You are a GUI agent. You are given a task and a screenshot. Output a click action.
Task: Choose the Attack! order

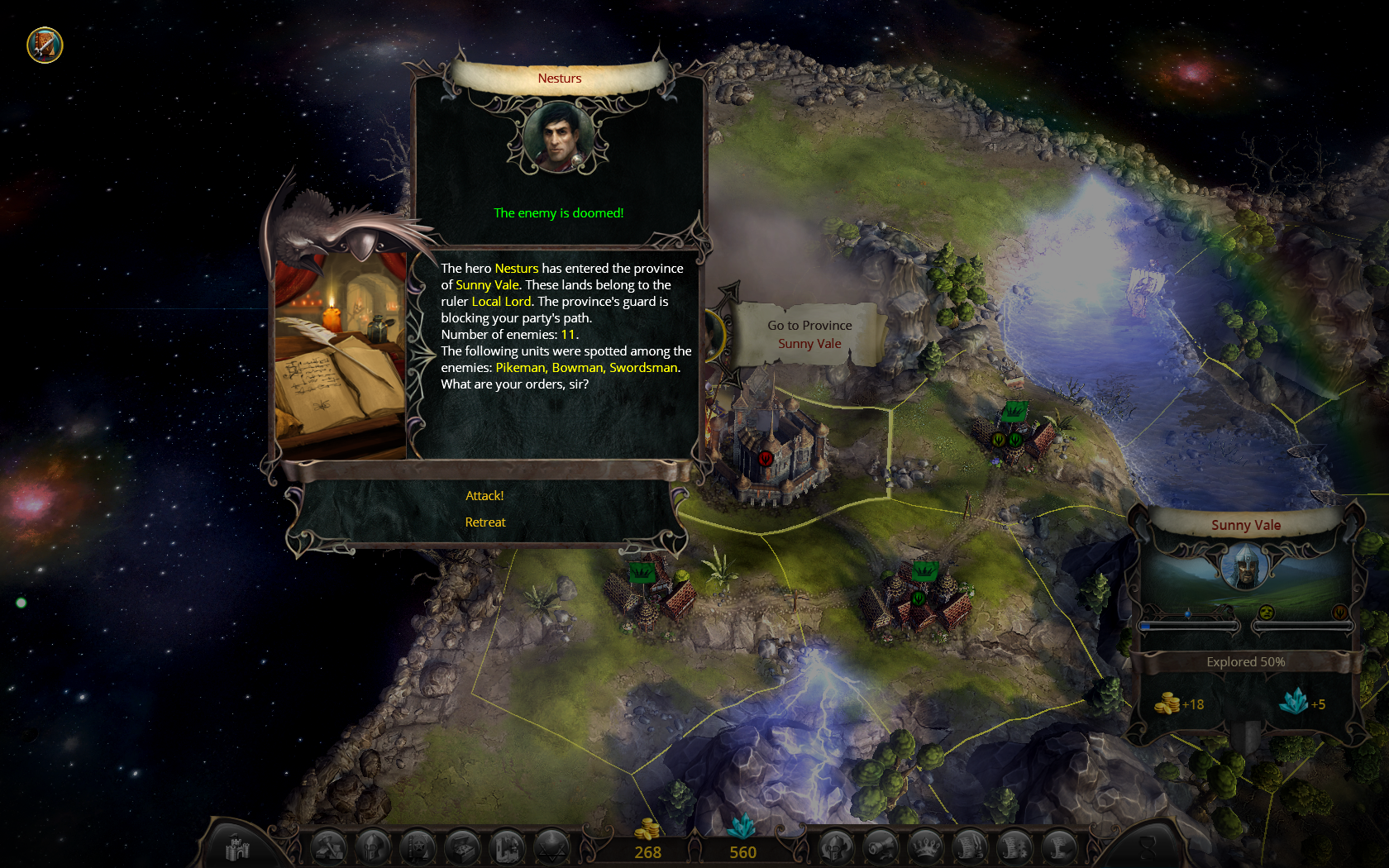tap(484, 496)
